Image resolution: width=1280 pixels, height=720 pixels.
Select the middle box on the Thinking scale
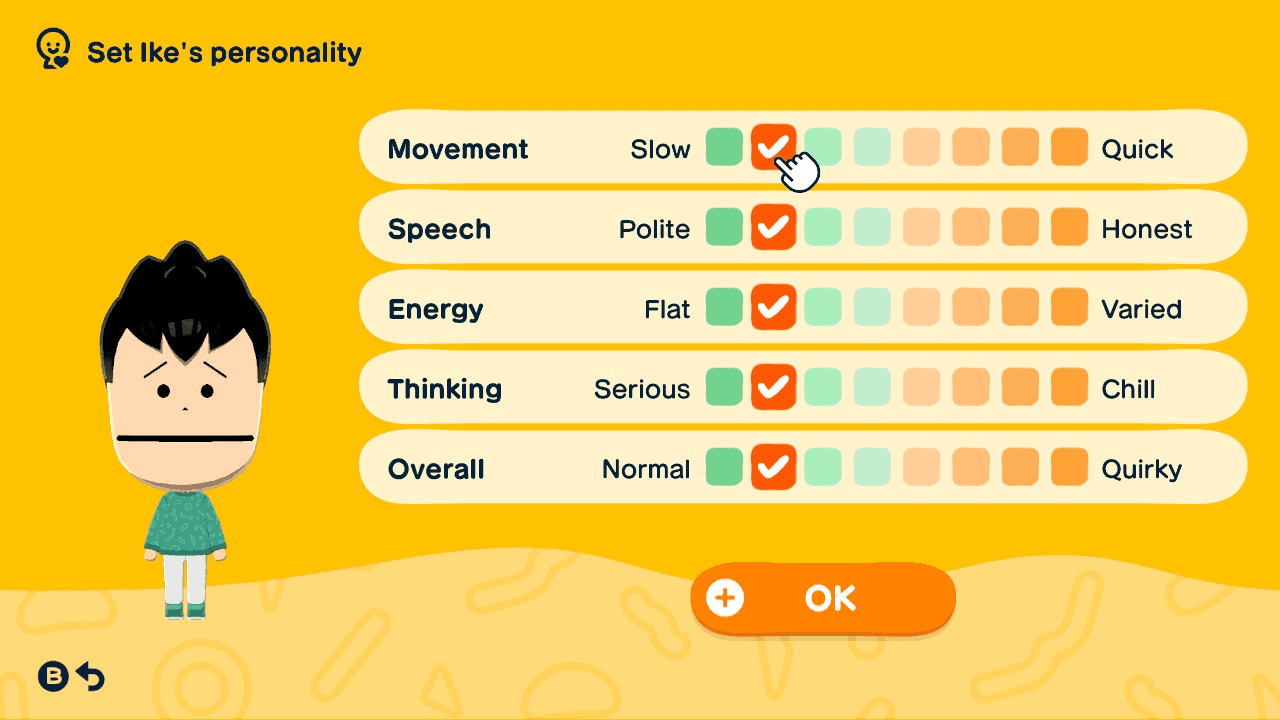pyautogui.click(x=872, y=387)
